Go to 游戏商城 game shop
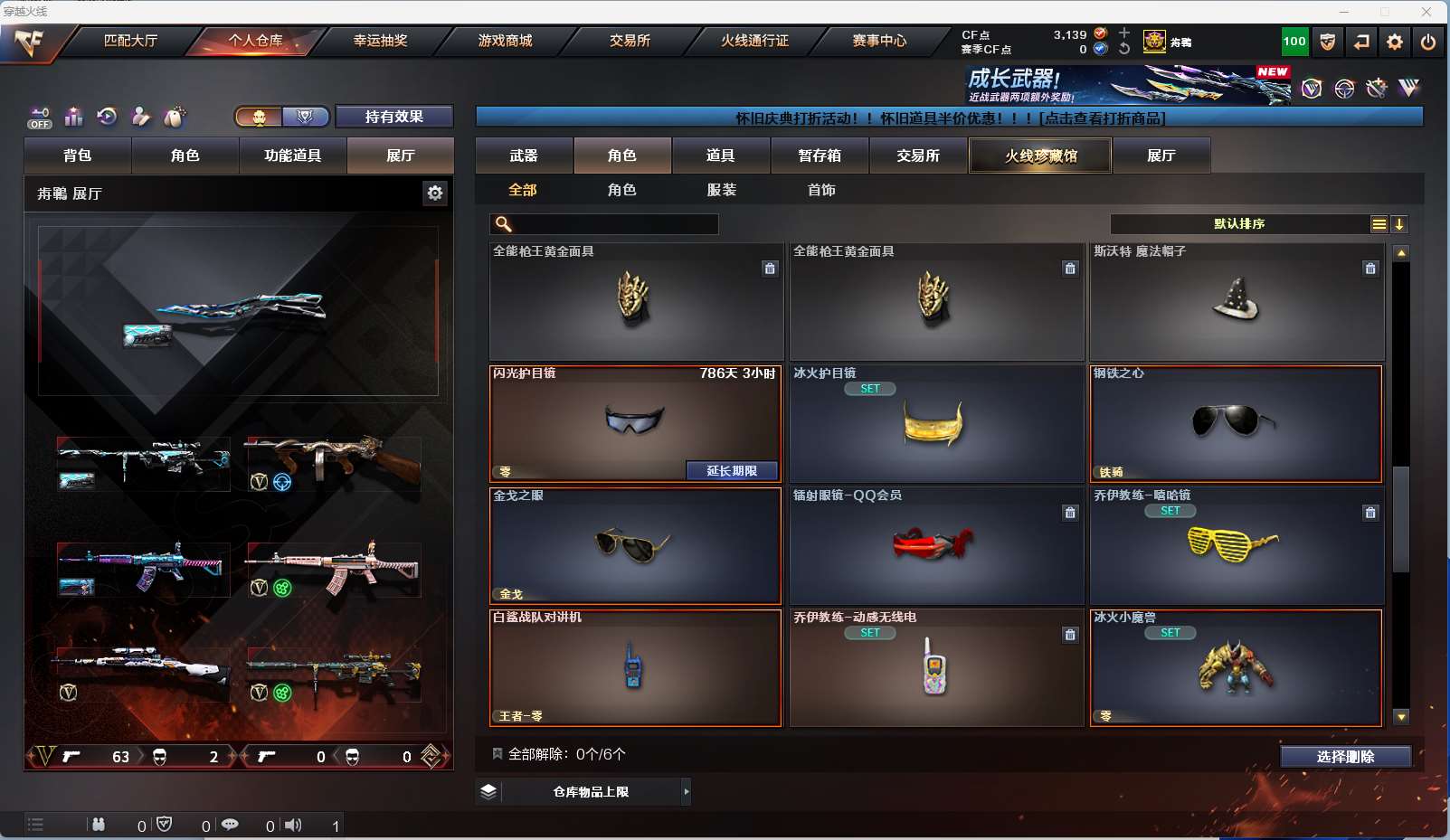This screenshot has height=840, width=1450. tap(505, 41)
